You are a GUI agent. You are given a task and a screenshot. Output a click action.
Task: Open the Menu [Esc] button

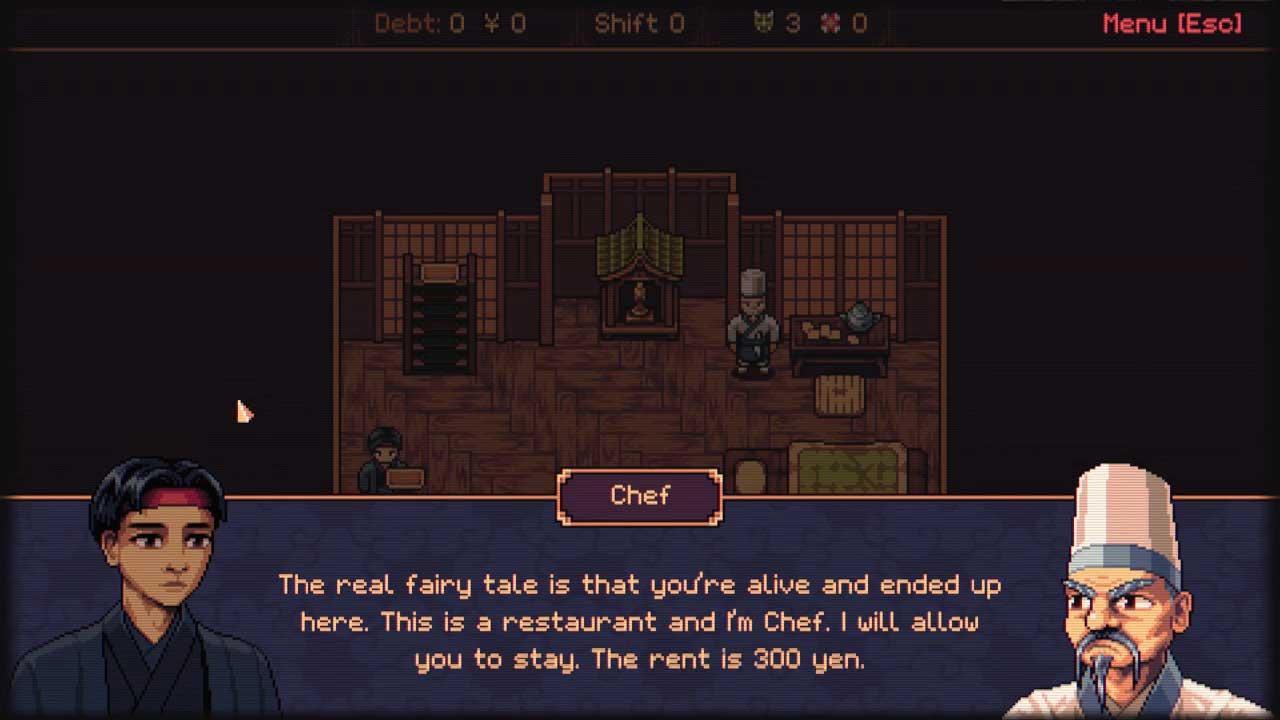1172,24
